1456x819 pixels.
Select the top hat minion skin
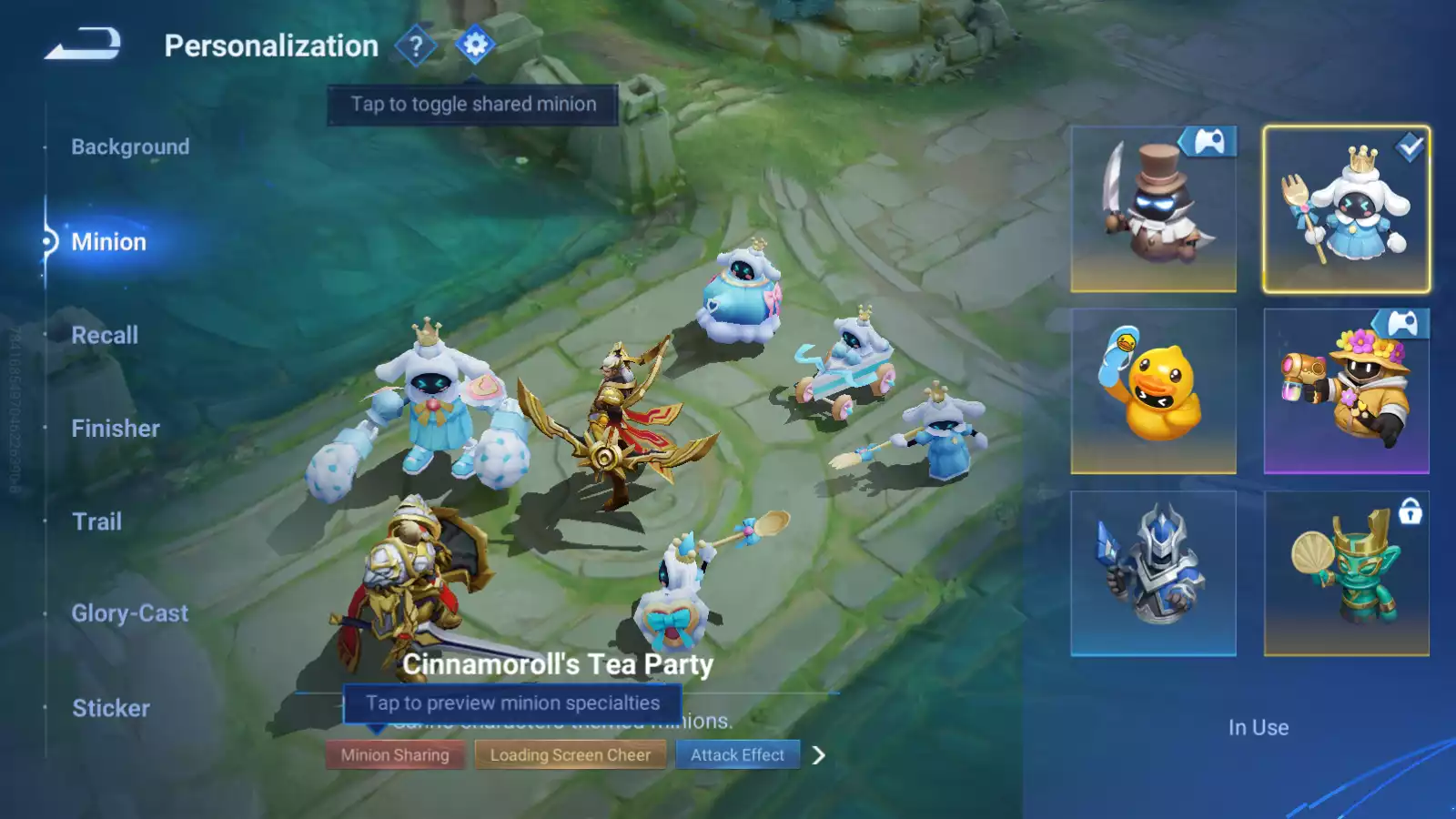1153,209
